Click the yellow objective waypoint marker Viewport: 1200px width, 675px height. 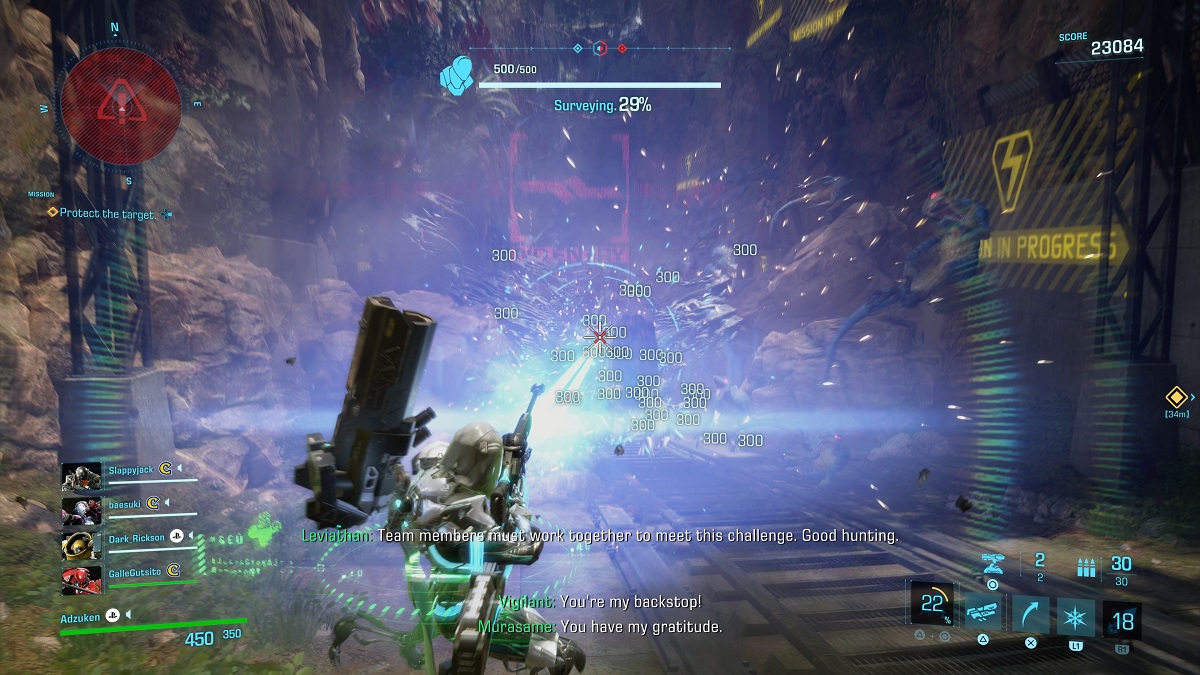point(1175,397)
